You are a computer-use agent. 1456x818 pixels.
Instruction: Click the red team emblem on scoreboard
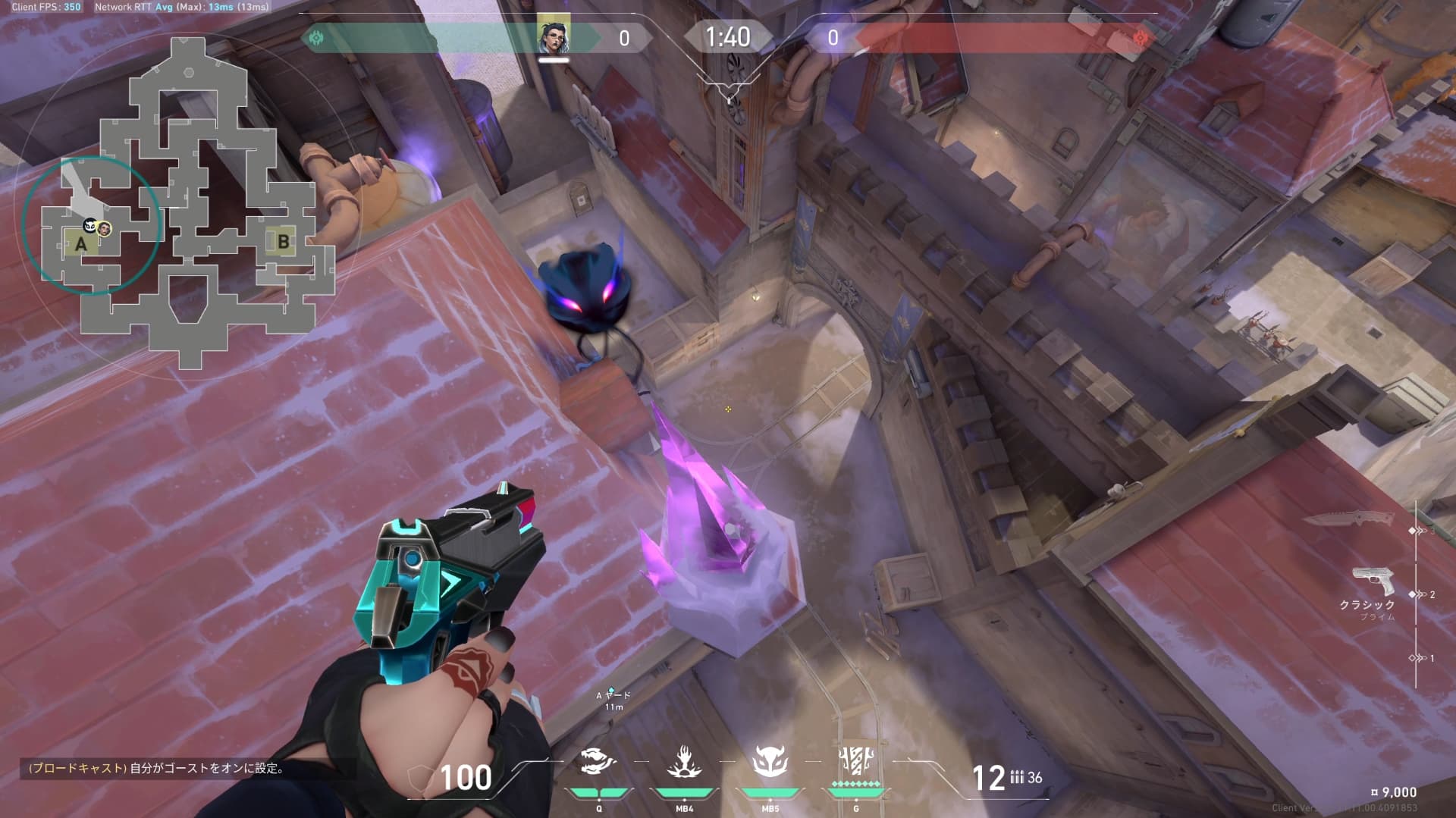coord(1140,37)
